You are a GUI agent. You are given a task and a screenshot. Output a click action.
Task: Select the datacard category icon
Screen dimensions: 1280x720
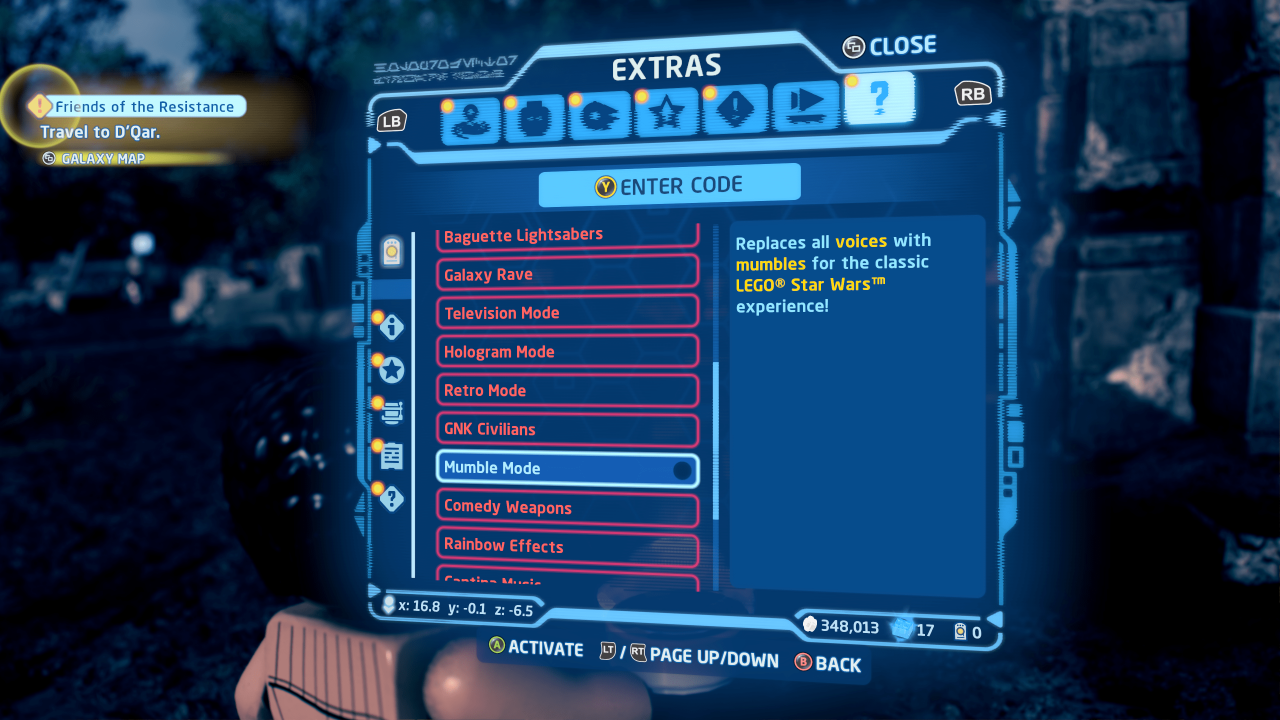(392, 253)
